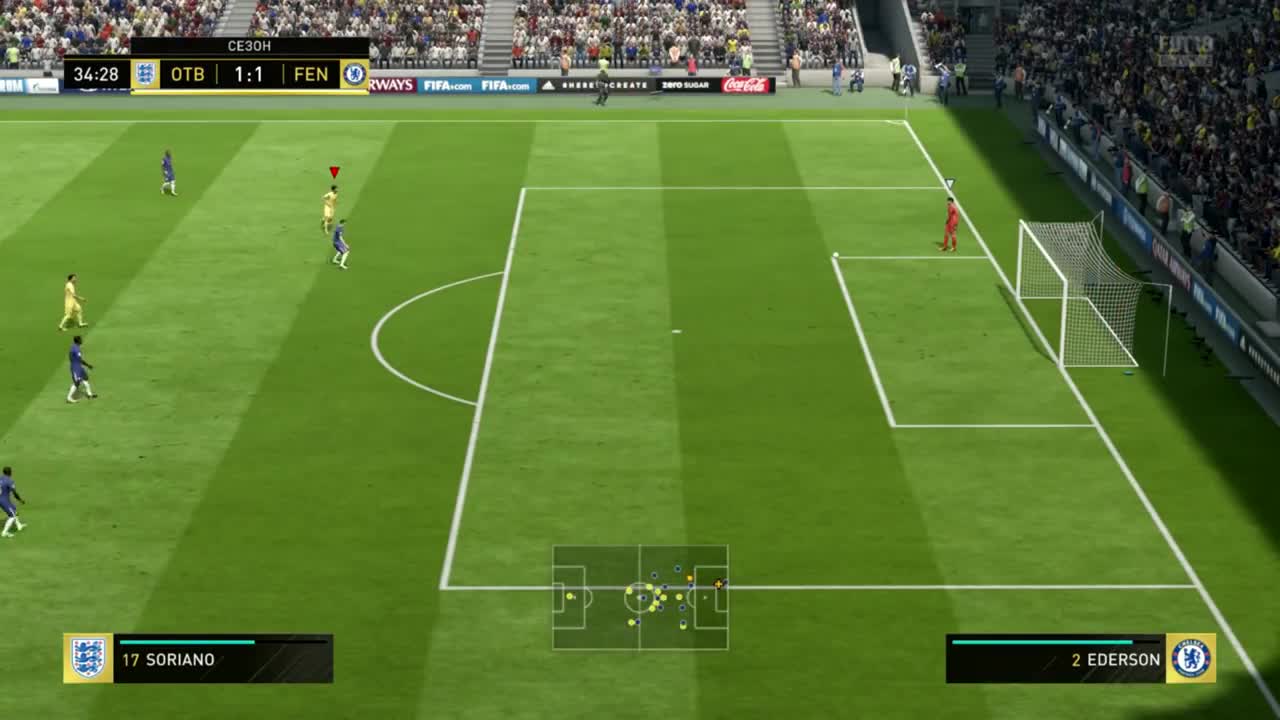Click the England crest beside Soriano

[x=88, y=658]
